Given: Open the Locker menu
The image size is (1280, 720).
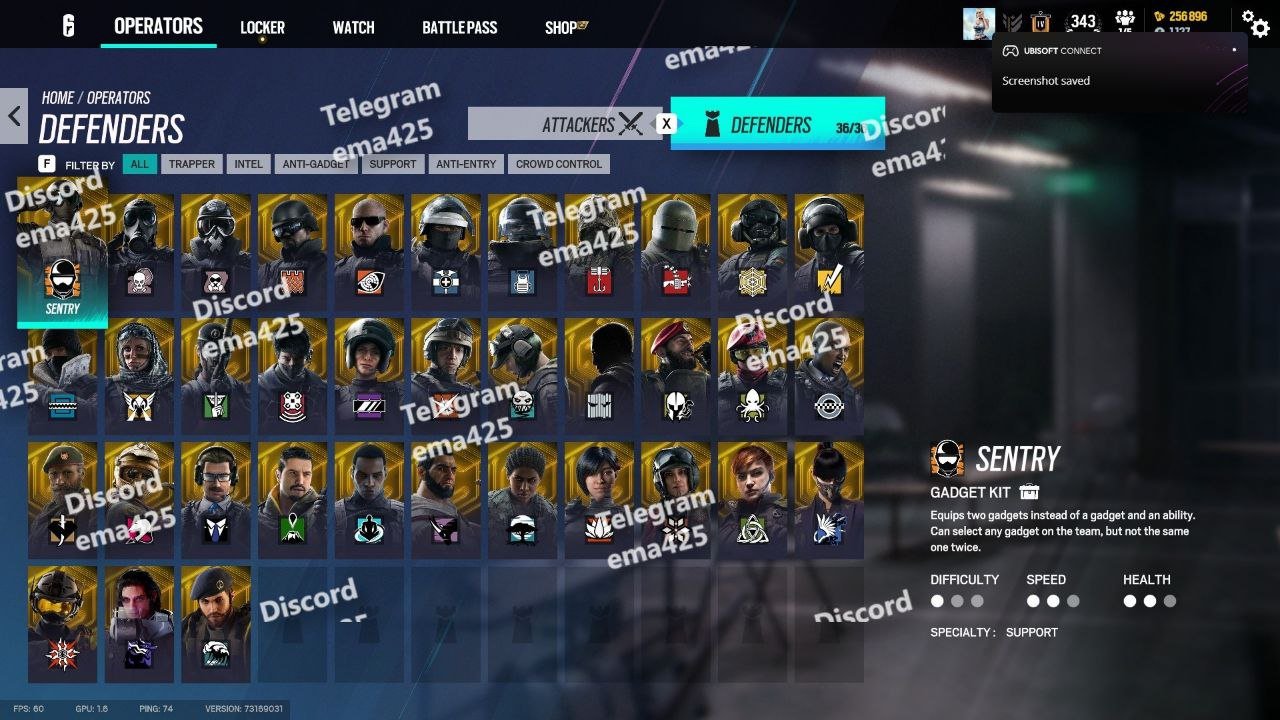Looking at the screenshot, I should 262,27.
